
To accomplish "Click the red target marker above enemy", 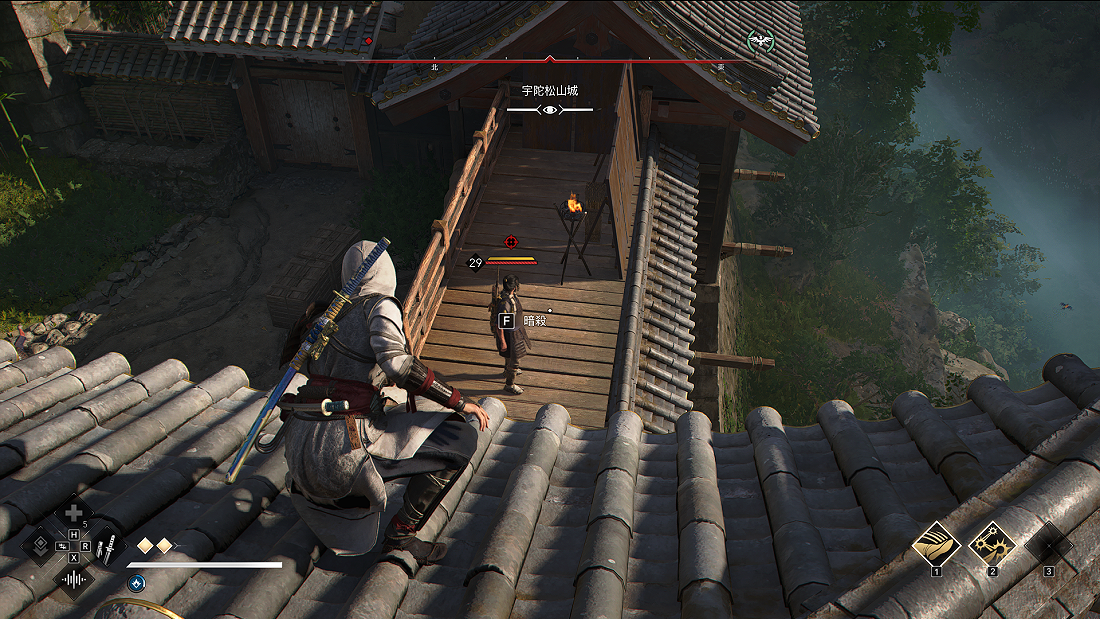I will pos(512,242).
